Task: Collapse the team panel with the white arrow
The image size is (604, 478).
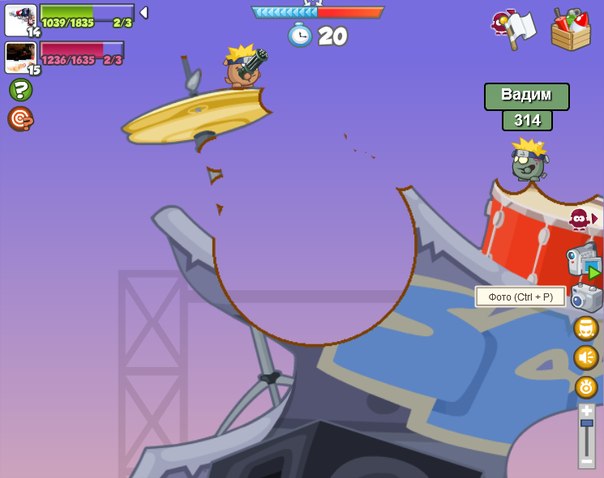Action: click(143, 13)
